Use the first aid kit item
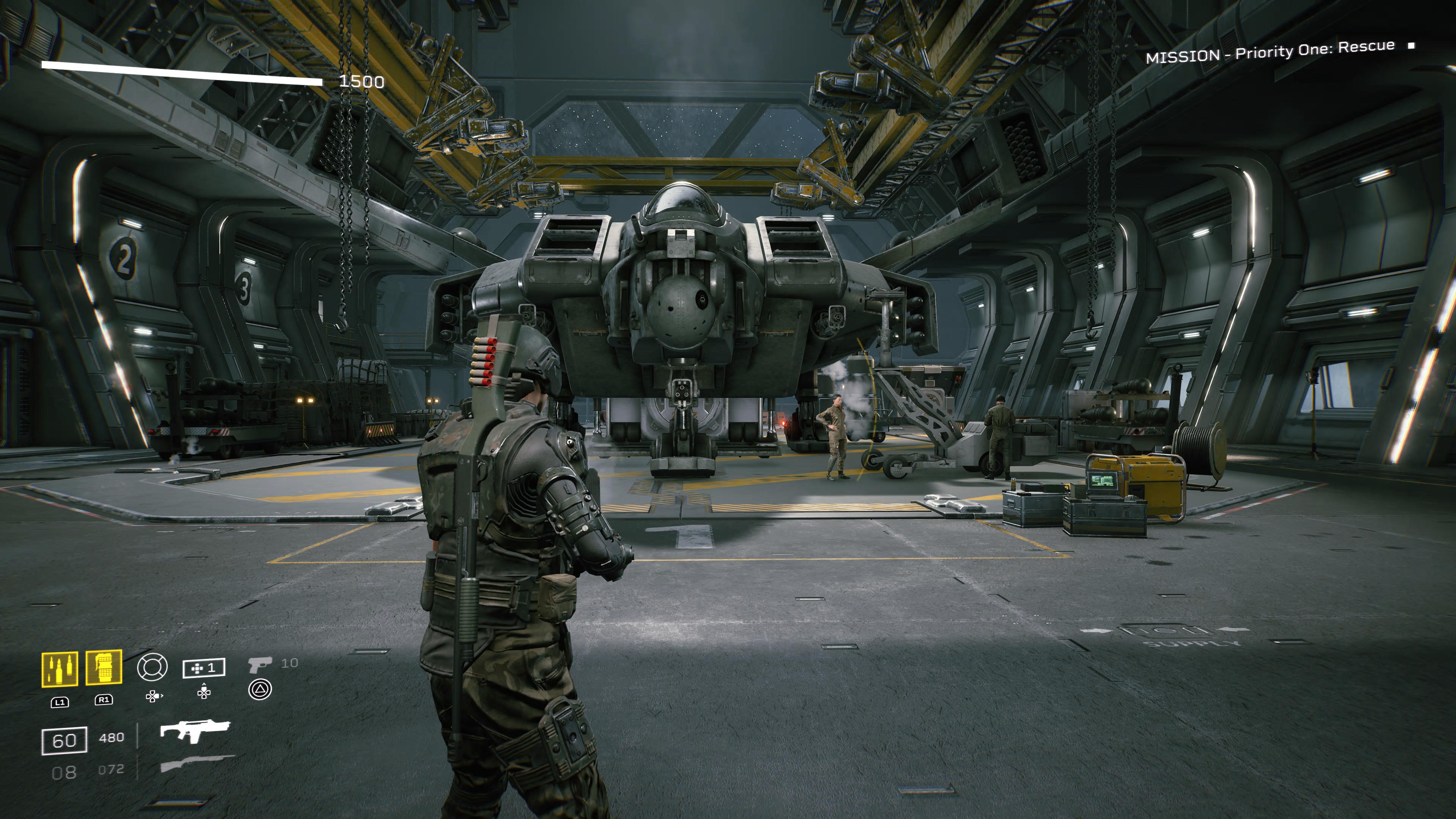This screenshot has width=1456, height=819. click(204, 668)
